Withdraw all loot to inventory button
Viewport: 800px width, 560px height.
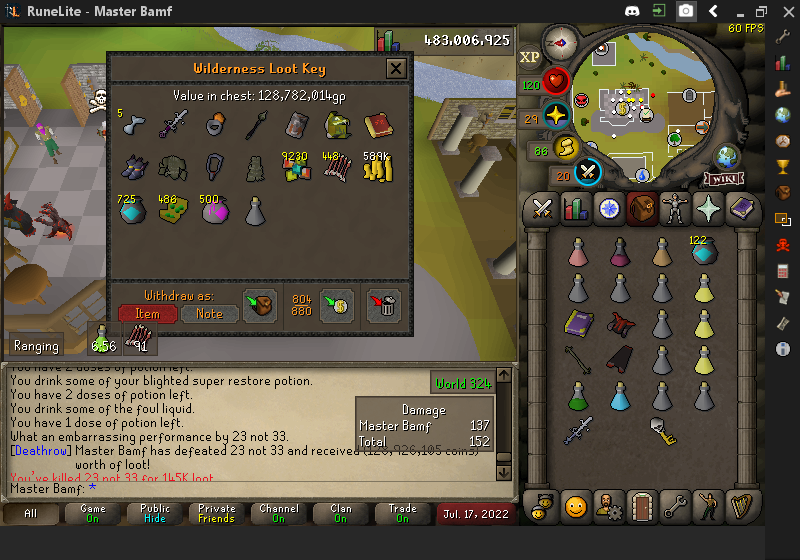click(x=260, y=305)
